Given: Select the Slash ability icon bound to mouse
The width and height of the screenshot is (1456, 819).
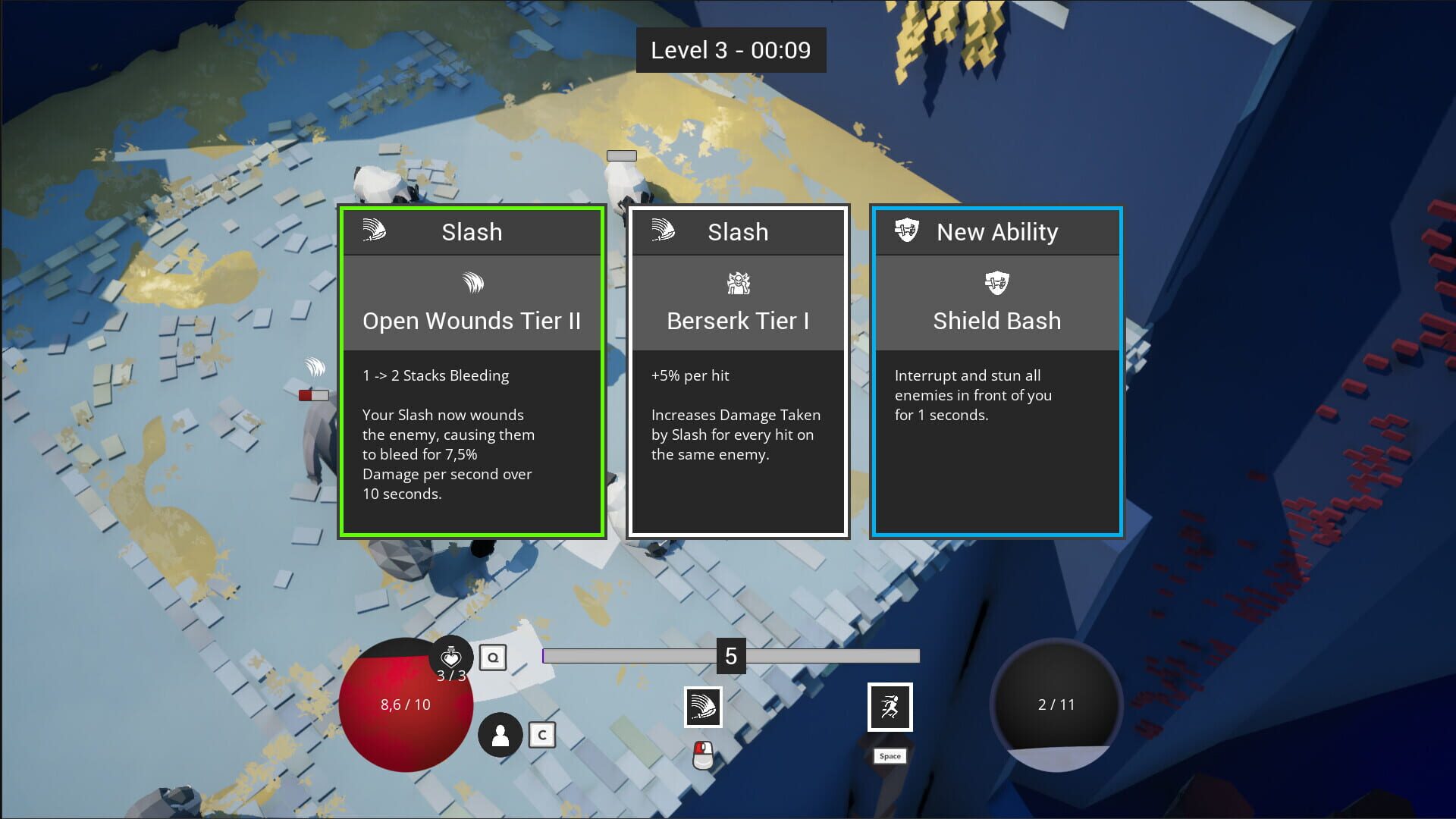Looking at the screenshot, I should tap(702, 706).
